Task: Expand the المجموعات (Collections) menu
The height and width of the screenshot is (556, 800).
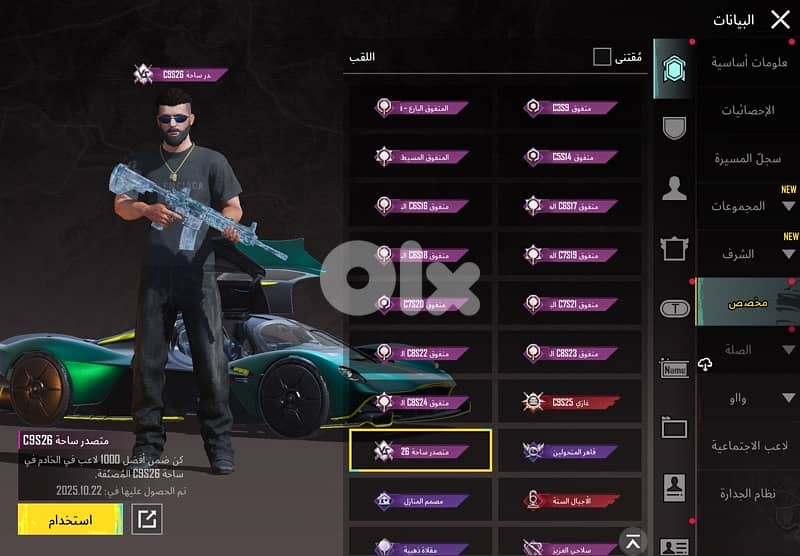Action: [747, 206]
